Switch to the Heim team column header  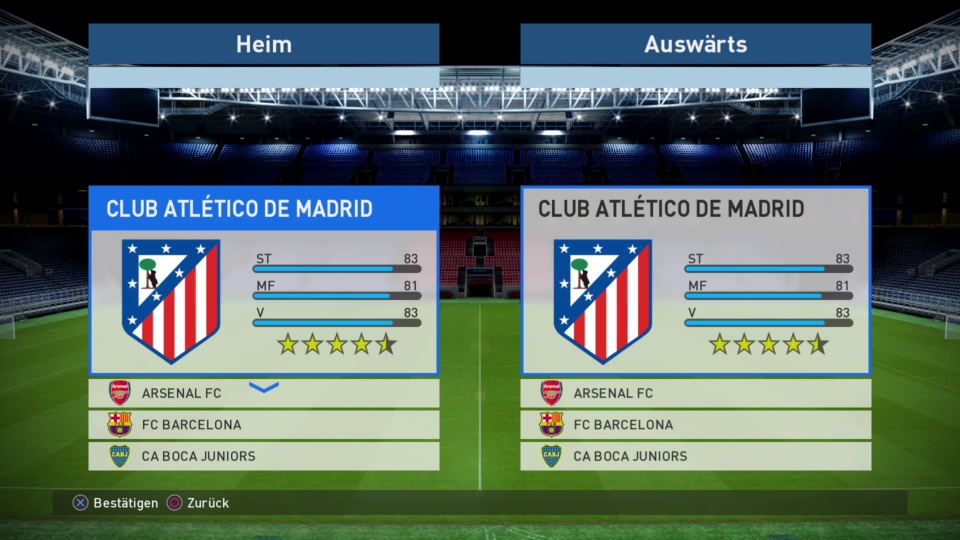(x=264, y=45)
